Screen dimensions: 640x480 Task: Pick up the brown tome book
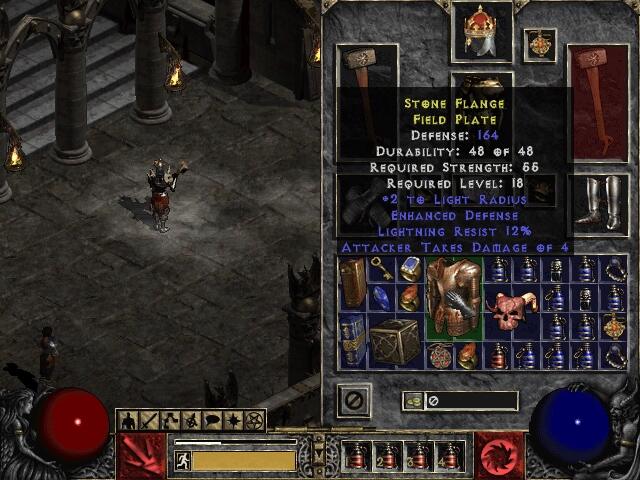[x=352, y=283]
